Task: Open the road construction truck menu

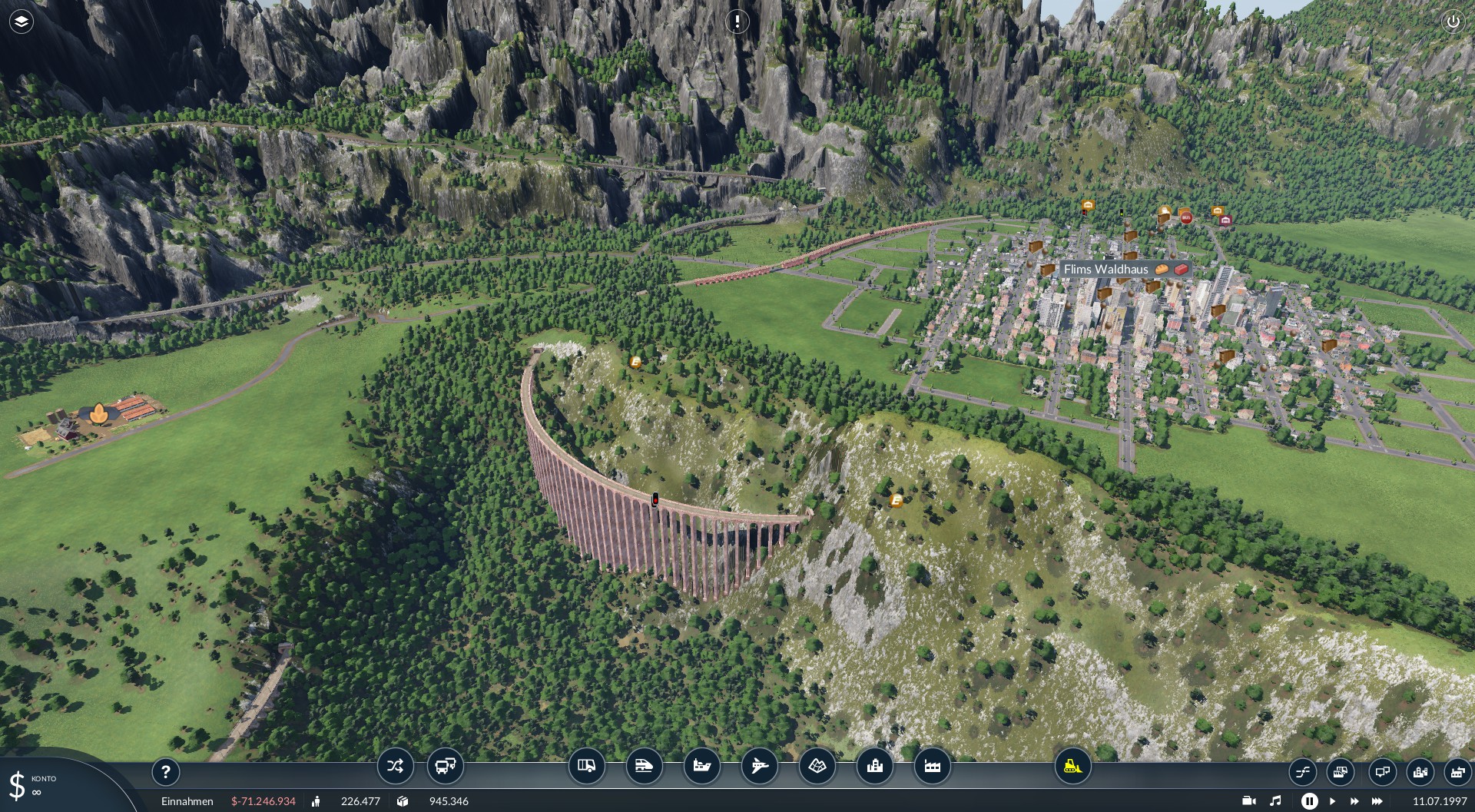Action: pyautogui.click(x=587, y=766)
